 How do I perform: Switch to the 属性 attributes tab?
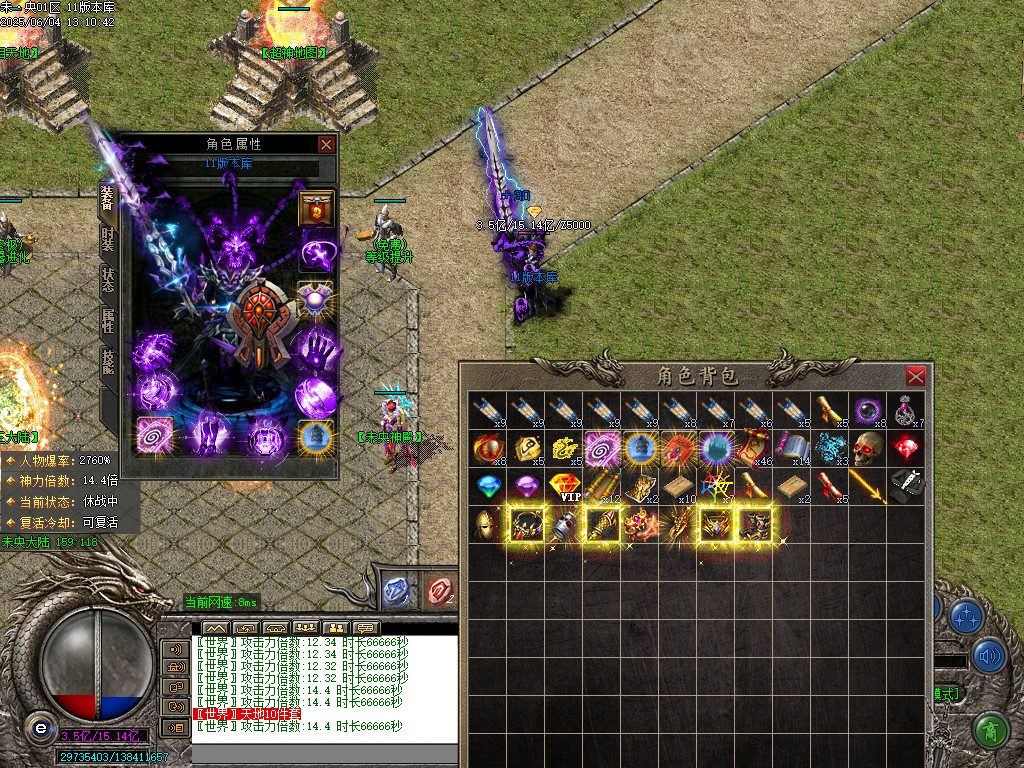click(108, 321)
